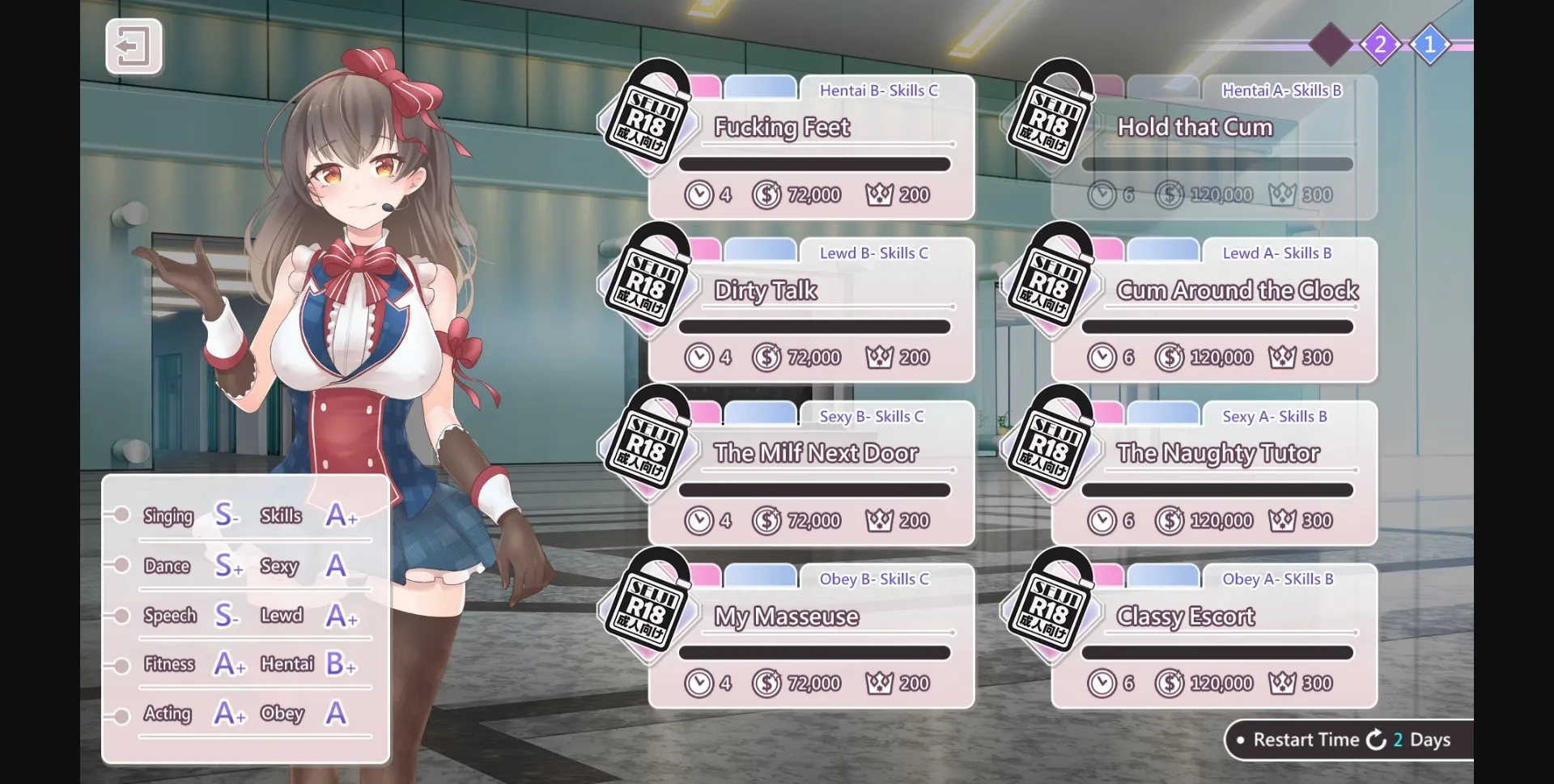Click the progress bar on Fucking Feet card
The image size is (1554, 784).
coord(814,163)
